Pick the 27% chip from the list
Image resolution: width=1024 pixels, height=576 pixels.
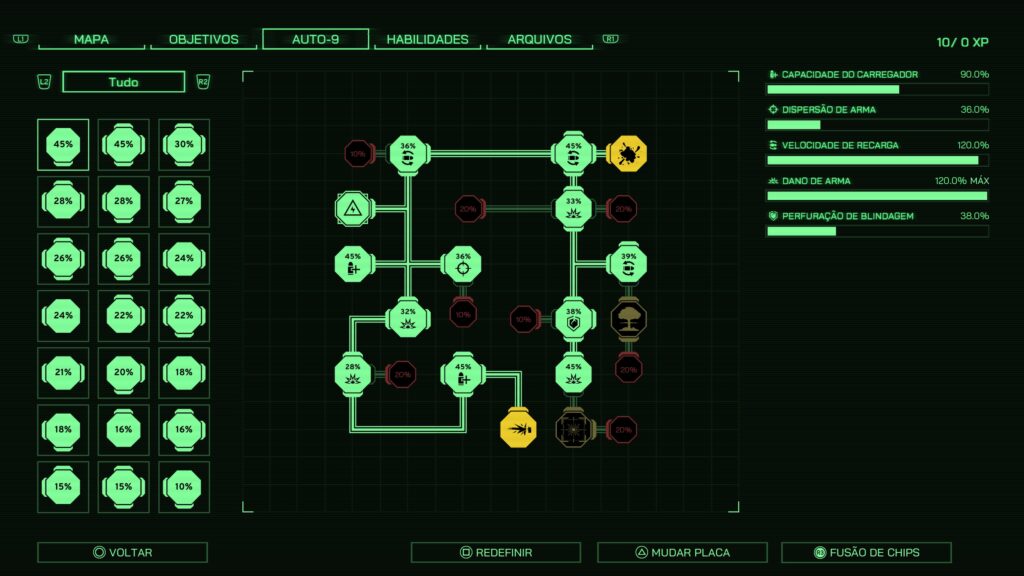[x=184, y=202]
